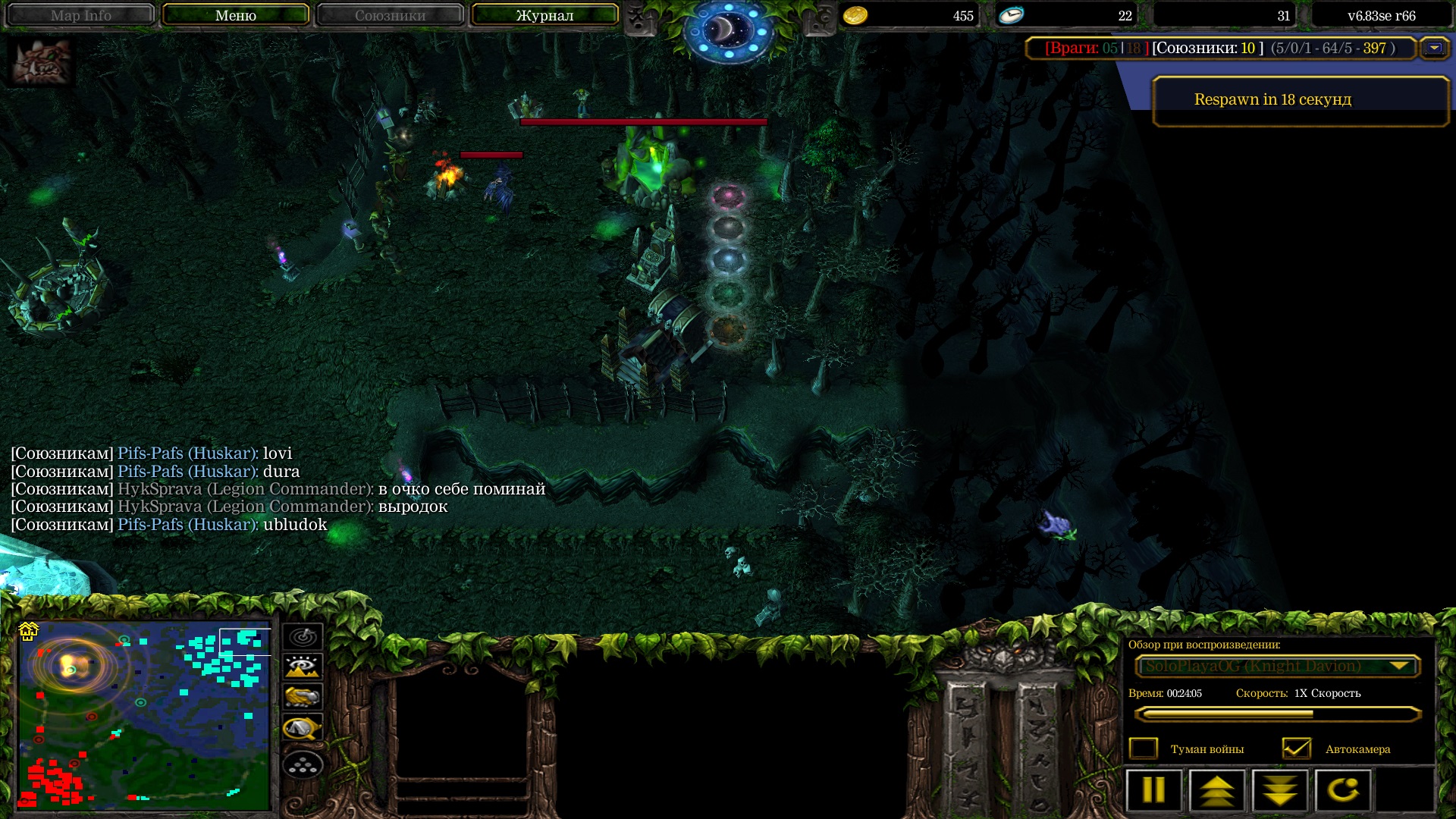Viewport: 1456px width, 819px height.
Task: Restart the replay from beginning
Action: pos(1343,790)
